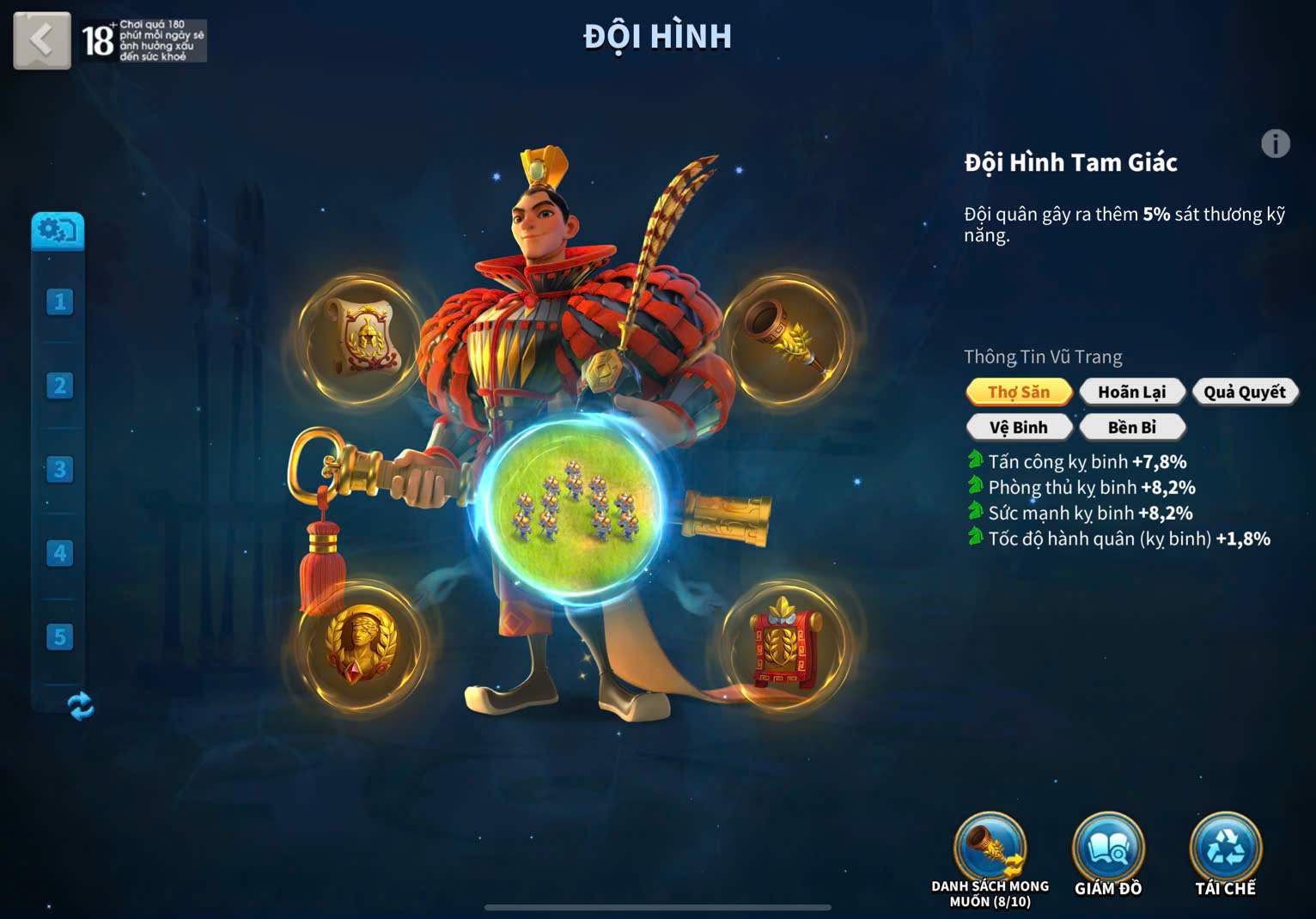This screenshot has width=1316, height=919.
Task: Select the helmet scroll armament slot
Action: 361,338
